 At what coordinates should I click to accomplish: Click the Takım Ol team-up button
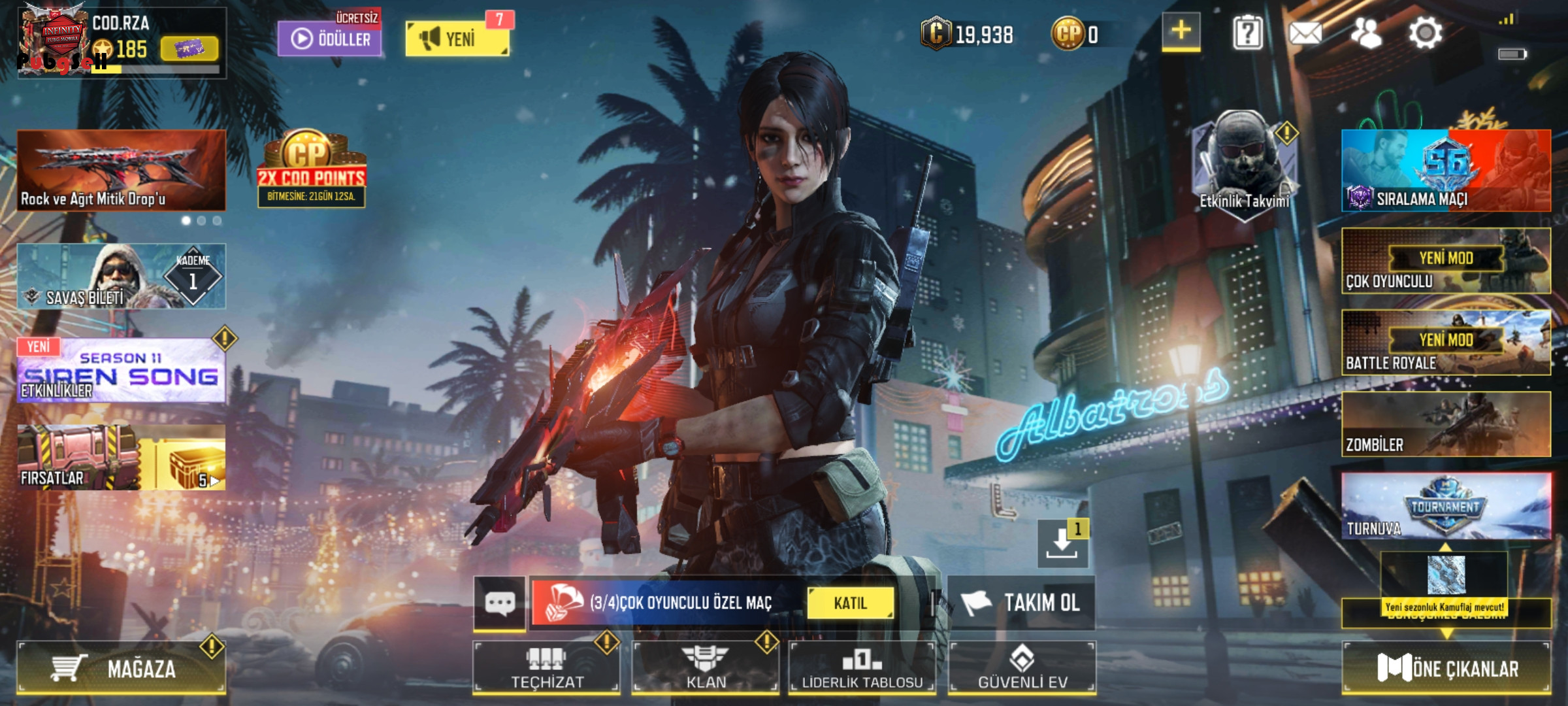1022,603
